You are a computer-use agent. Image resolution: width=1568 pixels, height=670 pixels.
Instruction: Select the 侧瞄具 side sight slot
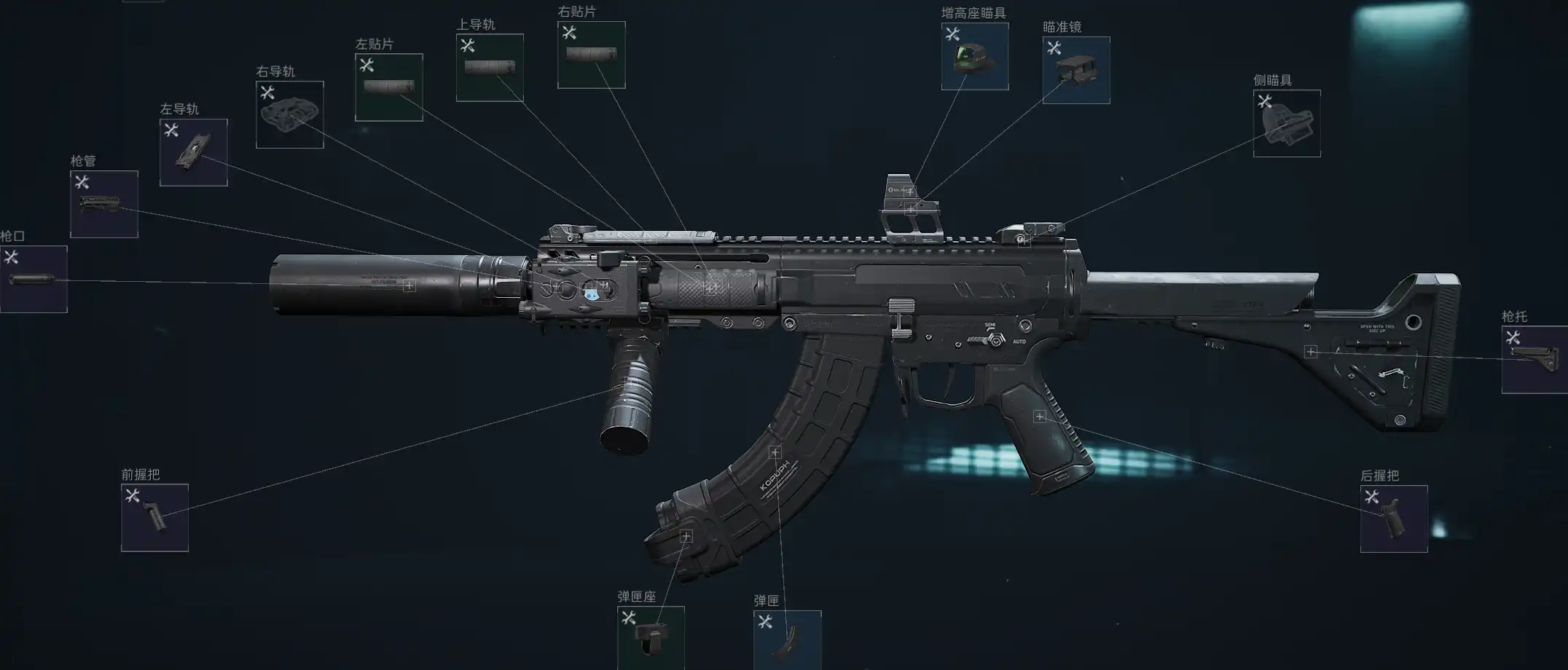pyautogui.click(x=1287, y=123)
